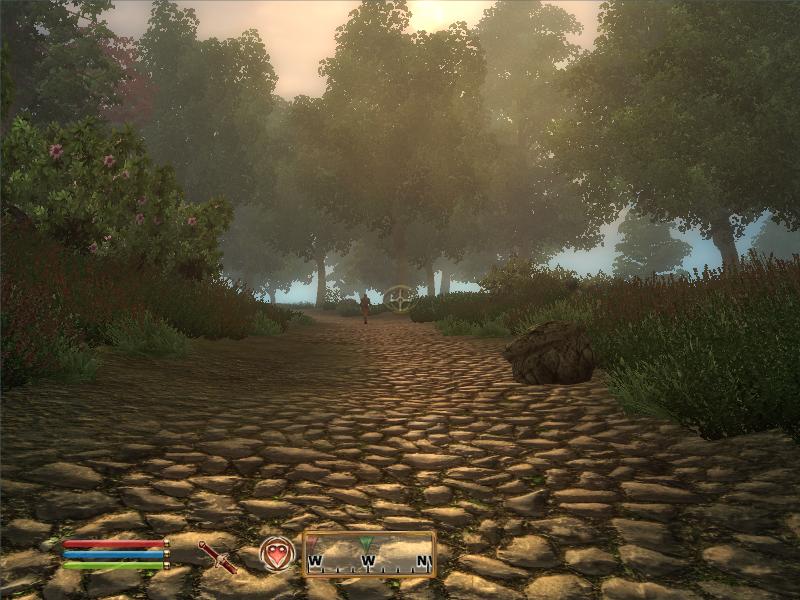
Task: Select the heart spell icon
Action: (277, 554)
